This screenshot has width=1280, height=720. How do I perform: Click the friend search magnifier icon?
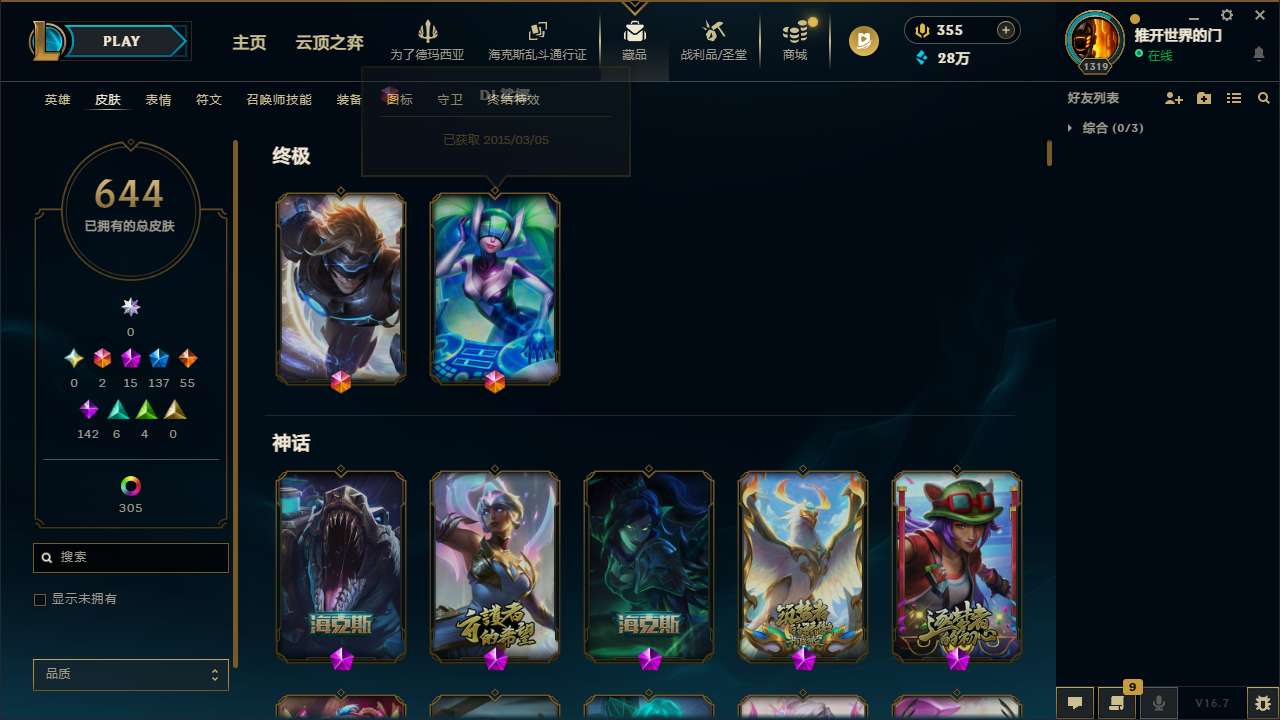[1263, 98]
